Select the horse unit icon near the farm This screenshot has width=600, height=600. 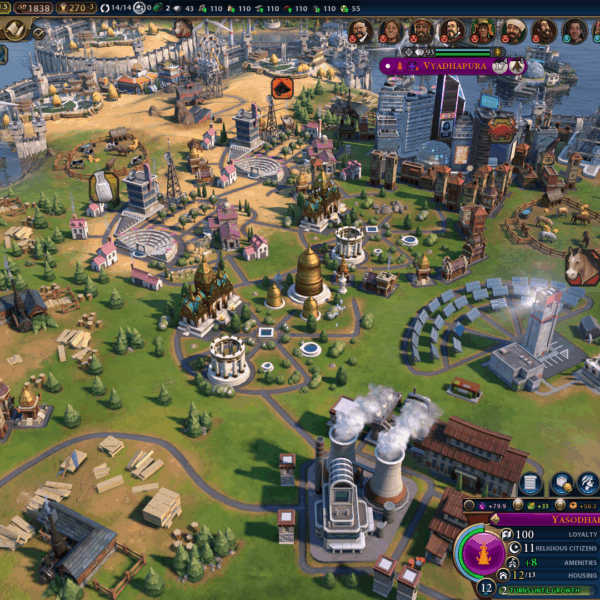580,266
